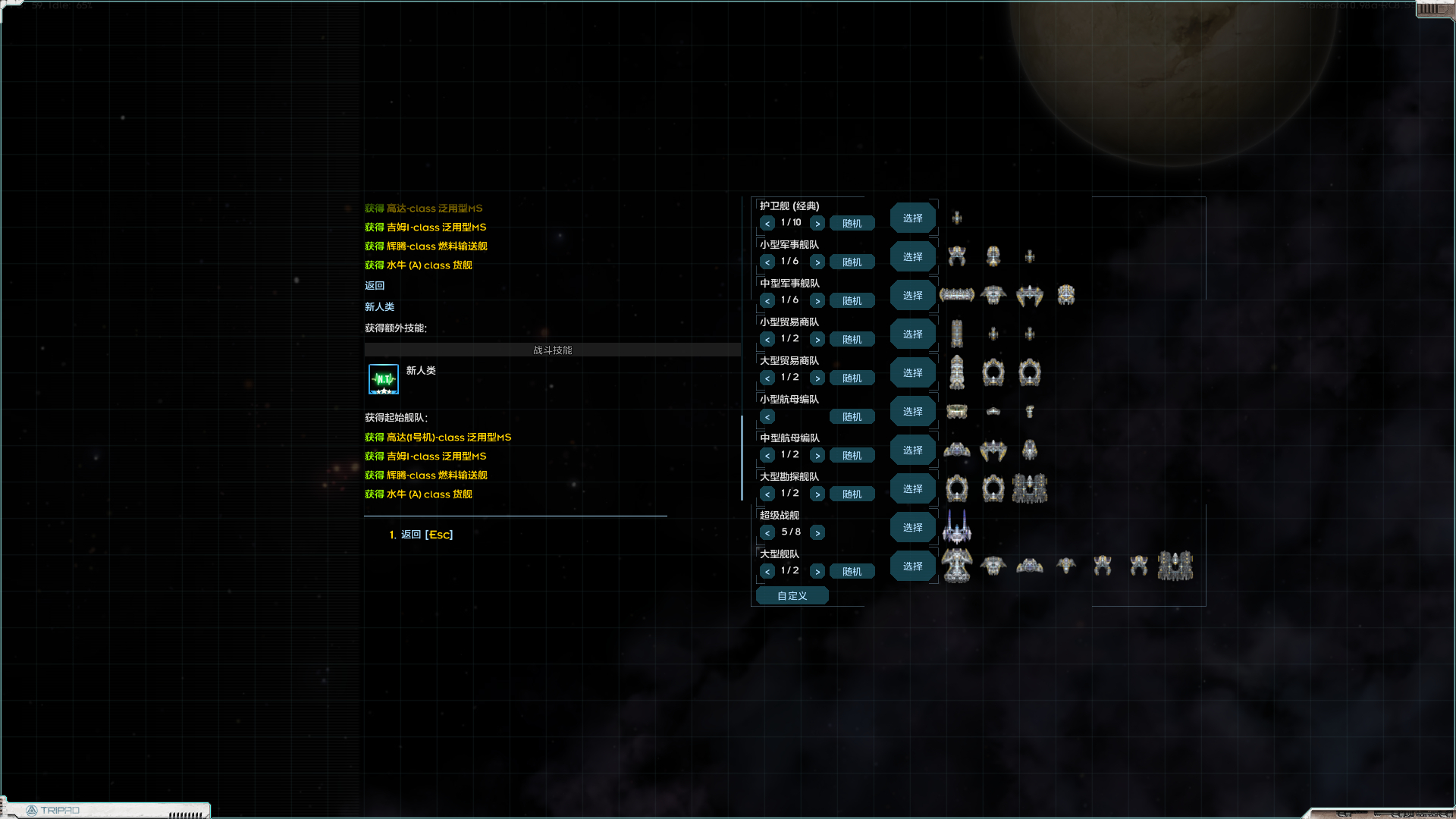Image resolution: width=1456 pixels, height=819 pixels.
Task: Click 返回 in the left menu list
Action: coord(374,285)
